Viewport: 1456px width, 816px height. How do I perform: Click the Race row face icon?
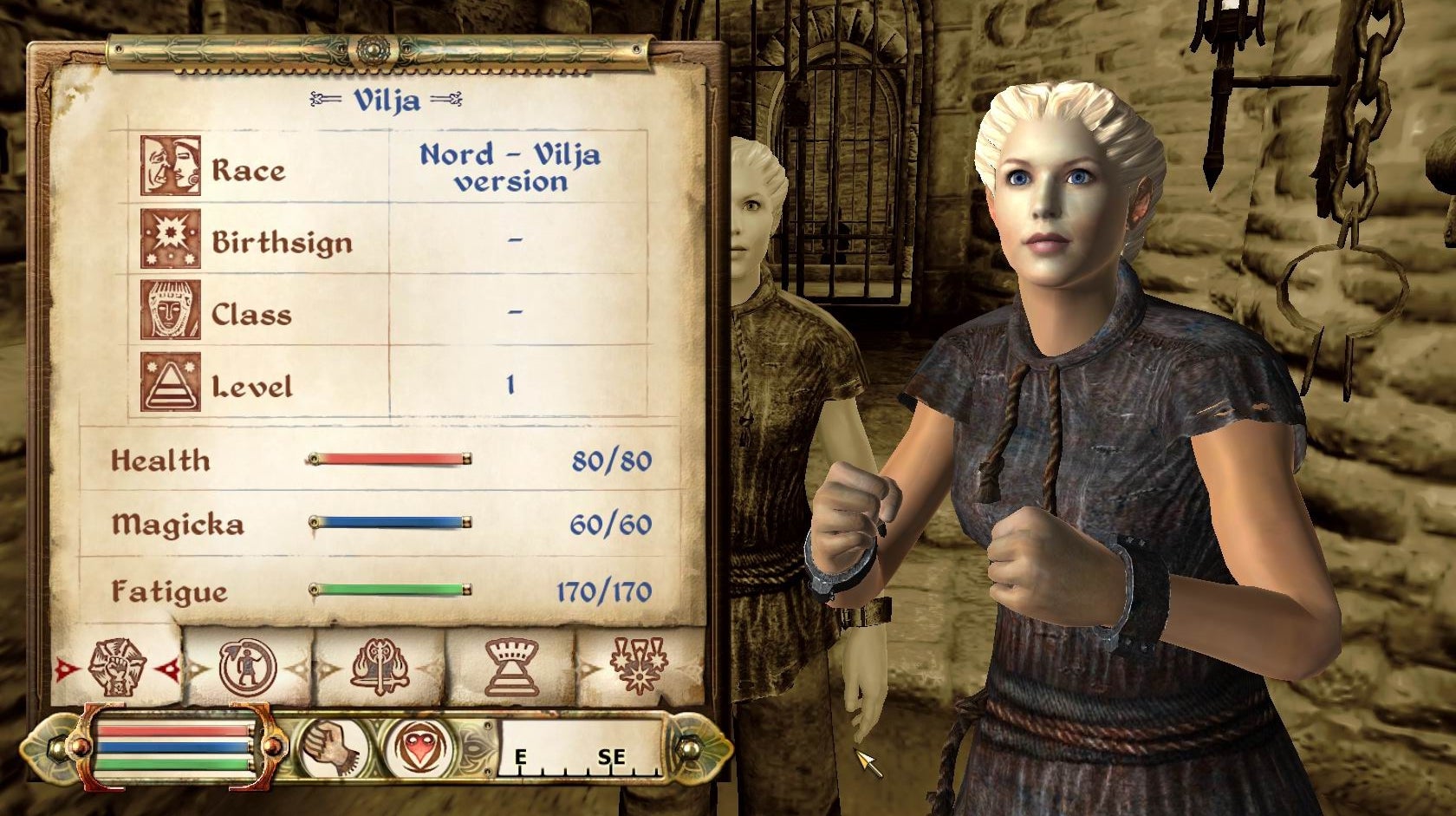coord(171,166)
